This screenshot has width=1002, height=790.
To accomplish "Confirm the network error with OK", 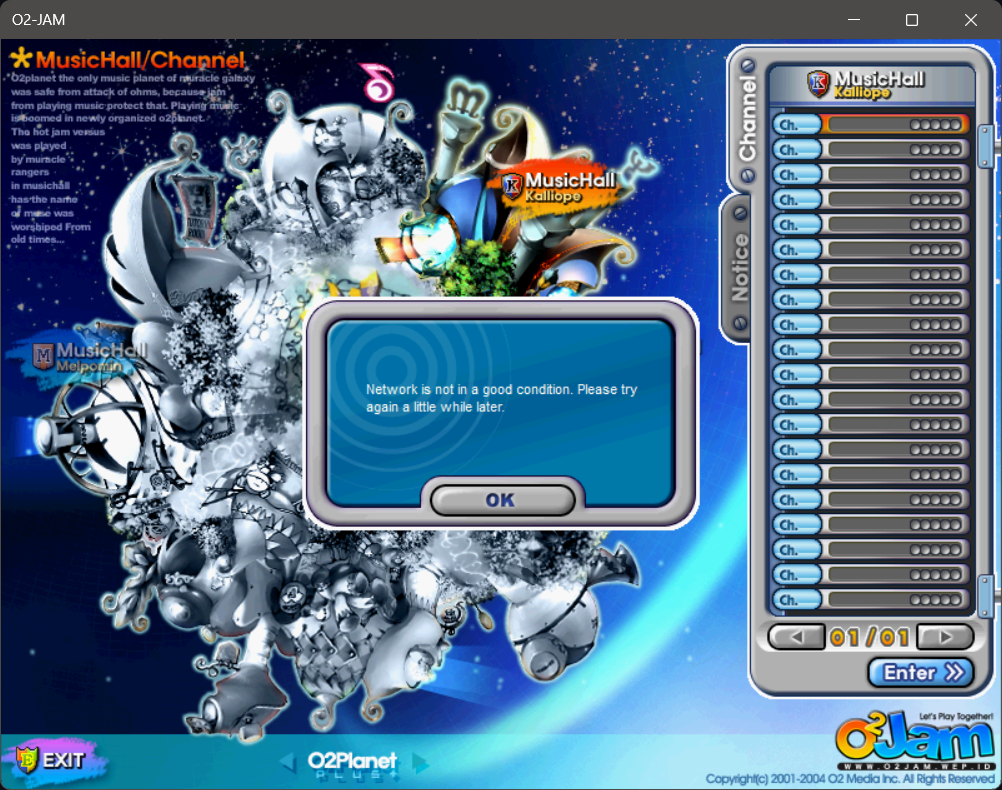I will 502,500.
